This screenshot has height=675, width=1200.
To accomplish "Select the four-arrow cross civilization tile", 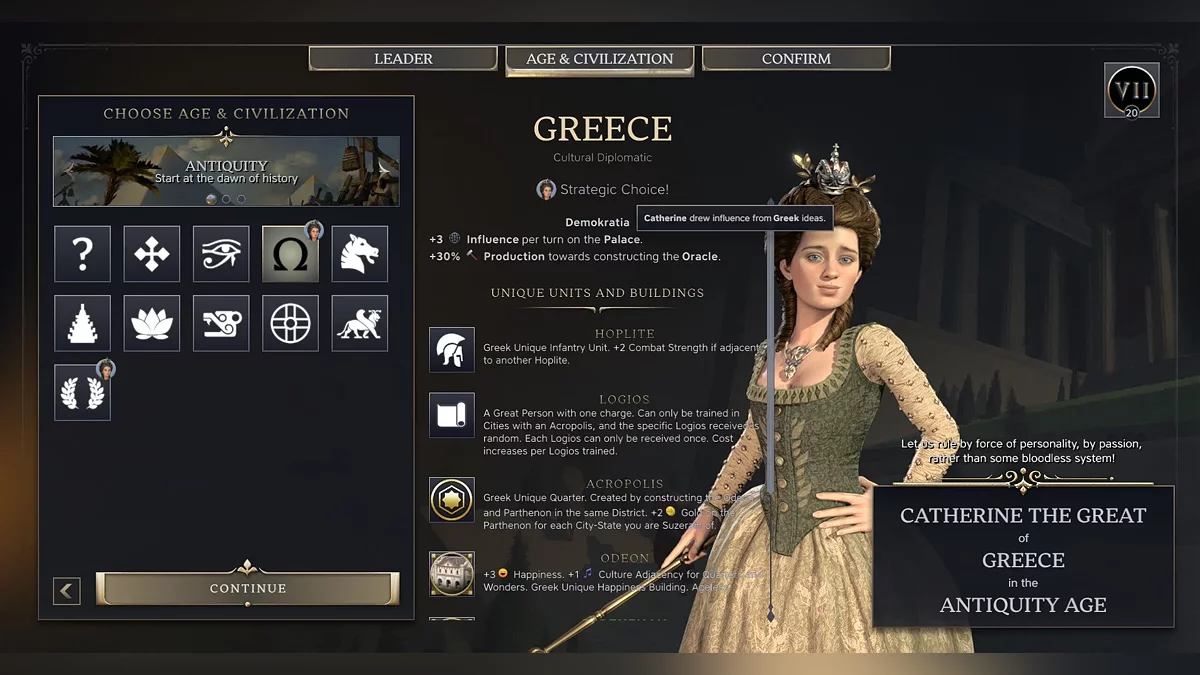I will pyautogui.click(x=152, y=254).
